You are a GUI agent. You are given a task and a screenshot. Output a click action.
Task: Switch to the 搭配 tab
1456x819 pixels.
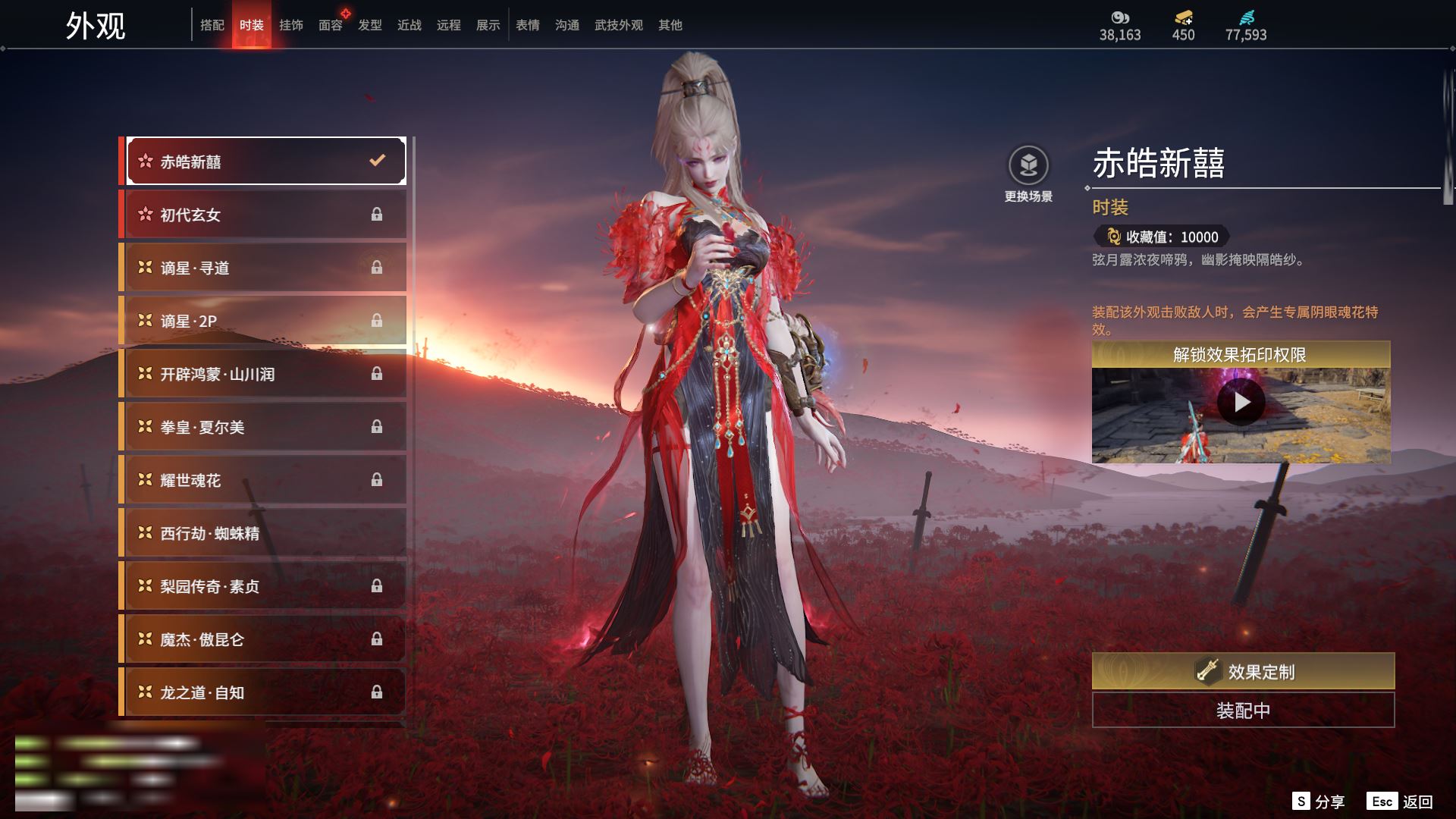pos(212,25)
